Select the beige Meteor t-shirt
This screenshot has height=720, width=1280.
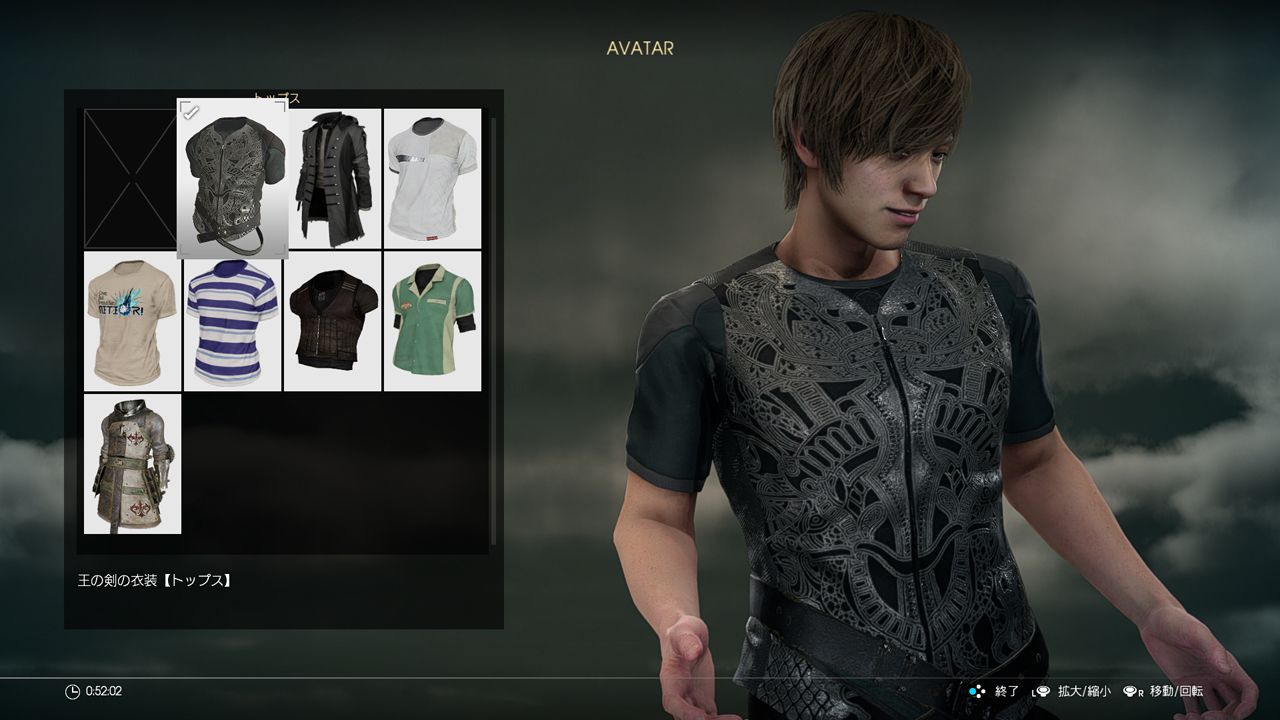130,322
